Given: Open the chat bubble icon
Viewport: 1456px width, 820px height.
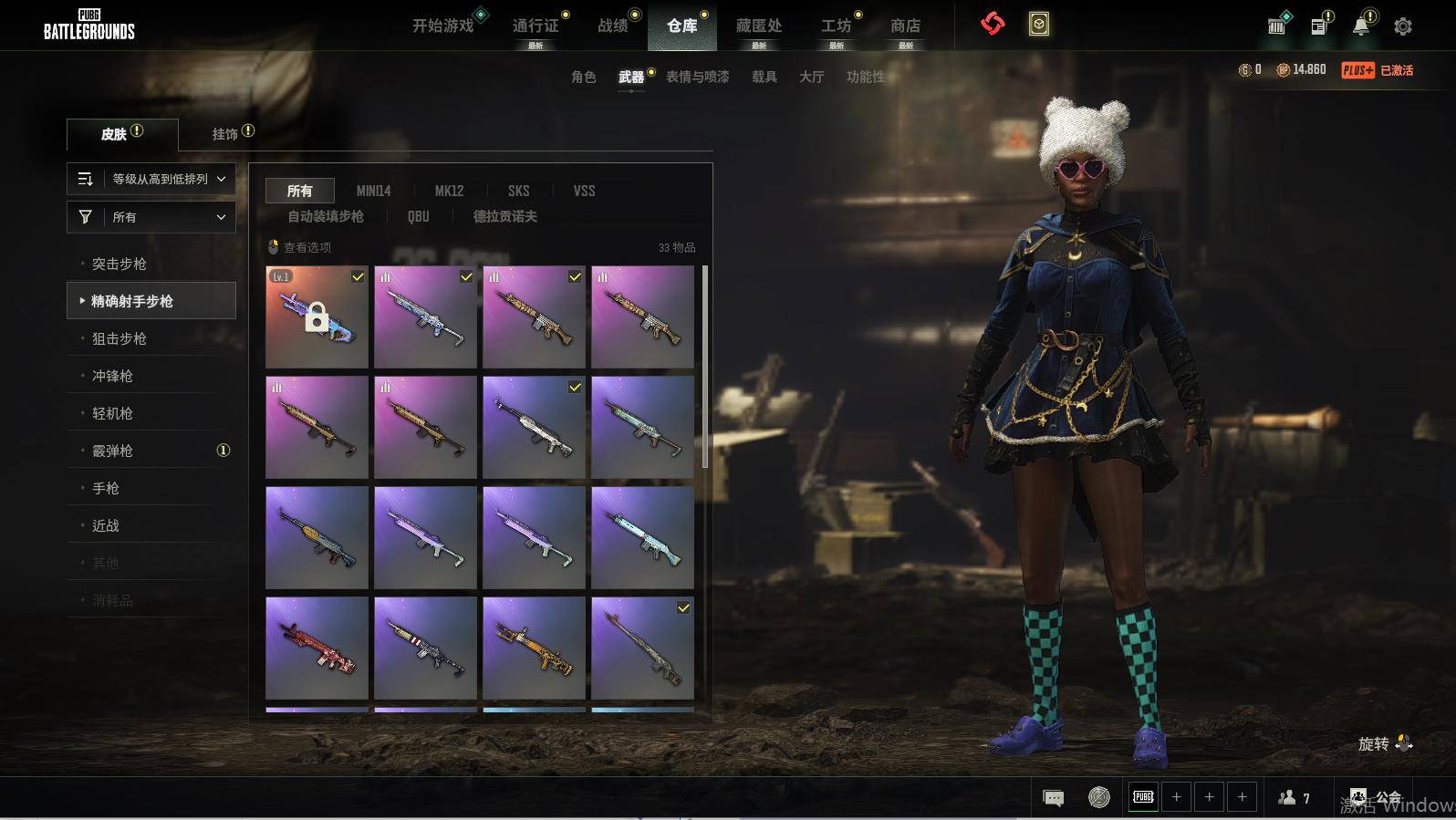Looking at the screenshot, I should 1053,798.
